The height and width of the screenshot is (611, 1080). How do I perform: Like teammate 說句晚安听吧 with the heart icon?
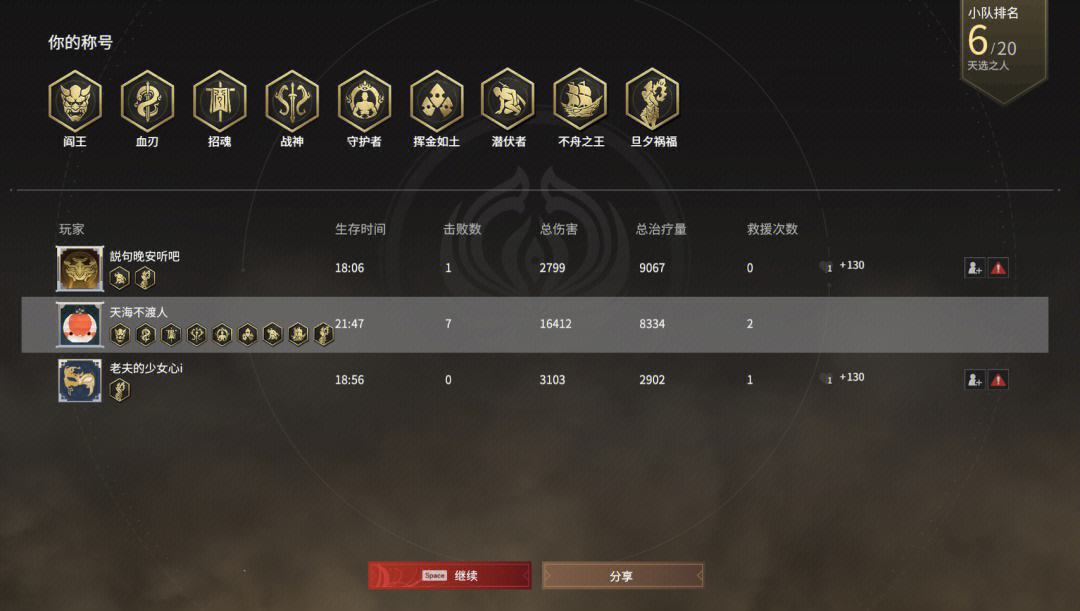pos(826,267)
